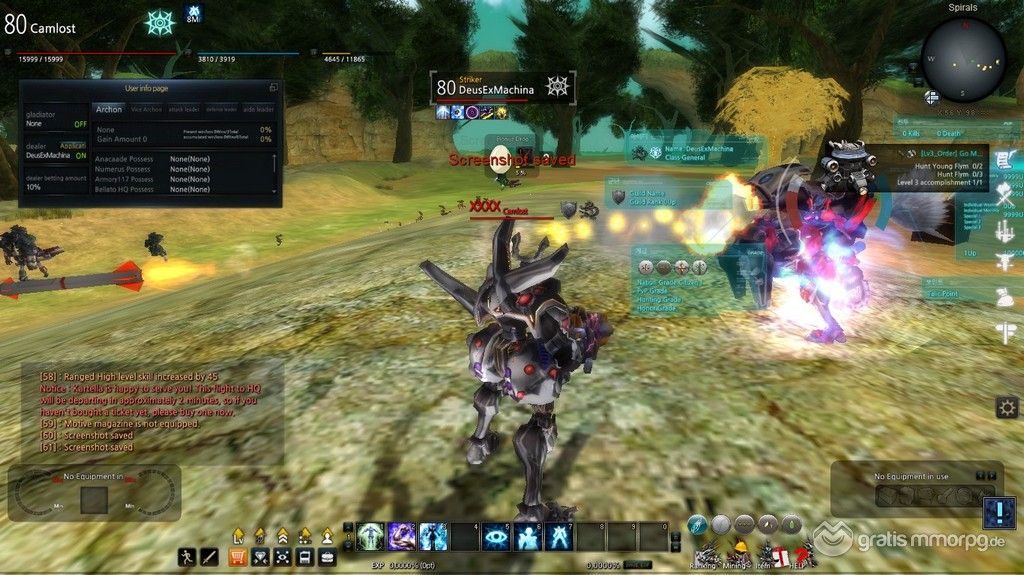Open the briefcase inventory icon

coord(327,557)
